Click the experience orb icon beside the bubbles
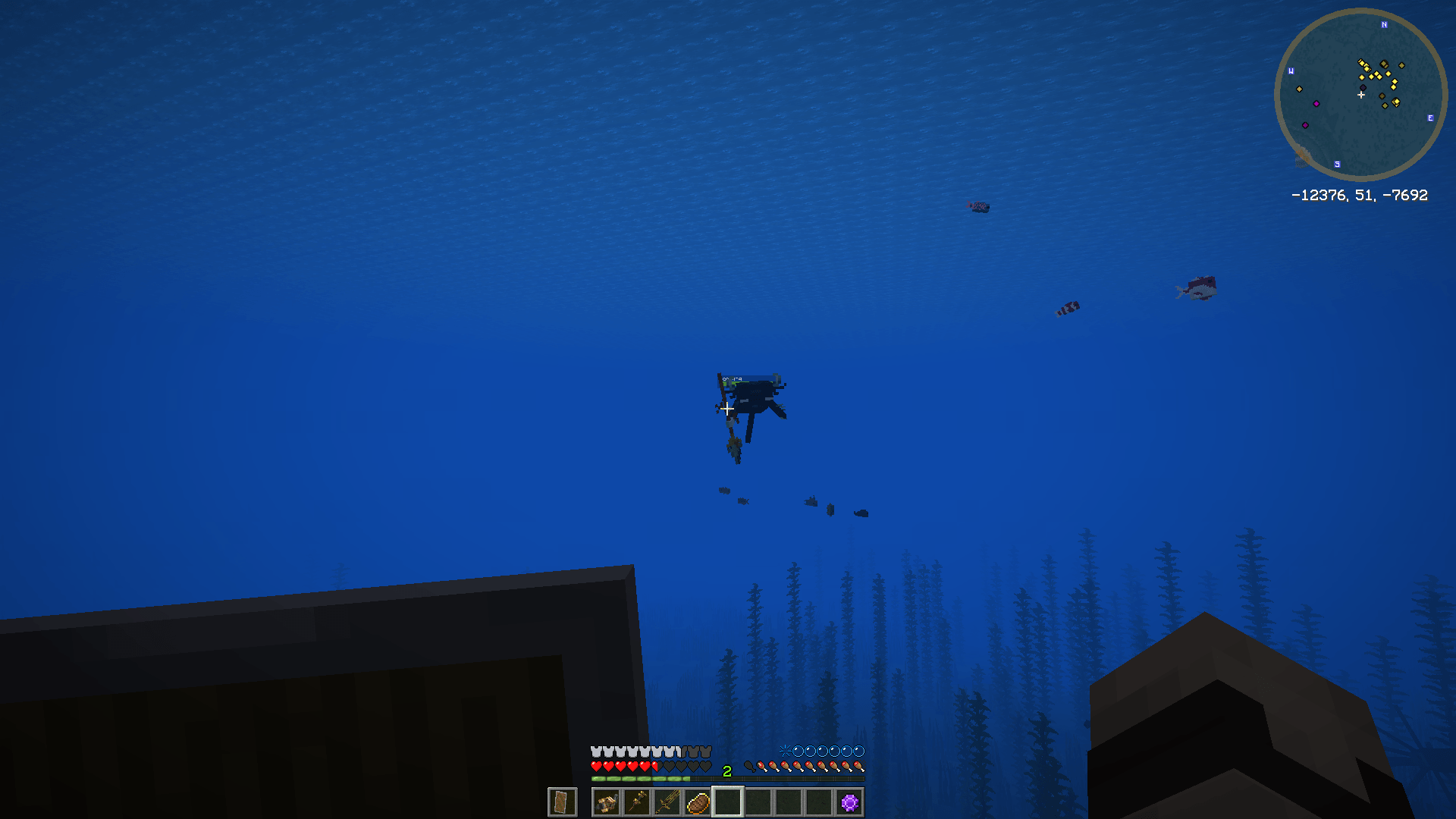Image resolution: width=1456 pixels, height=819 pixels. pos(785,751)
